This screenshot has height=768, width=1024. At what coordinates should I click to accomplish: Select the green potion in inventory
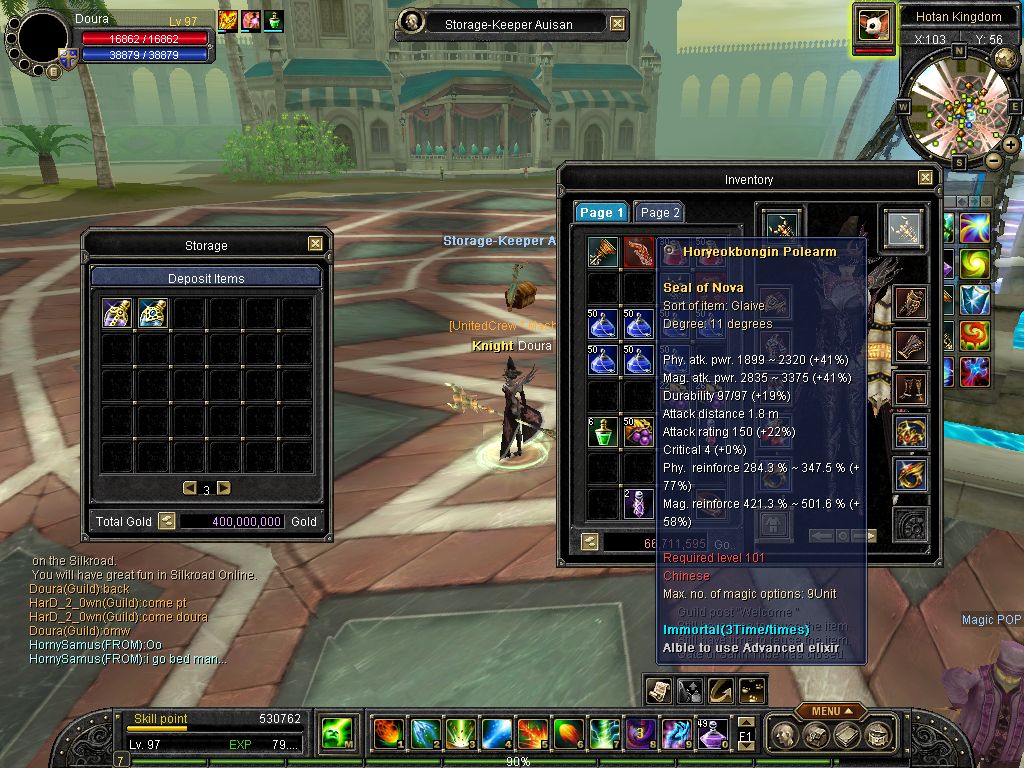pyautogui.click(x=602, y=432)
